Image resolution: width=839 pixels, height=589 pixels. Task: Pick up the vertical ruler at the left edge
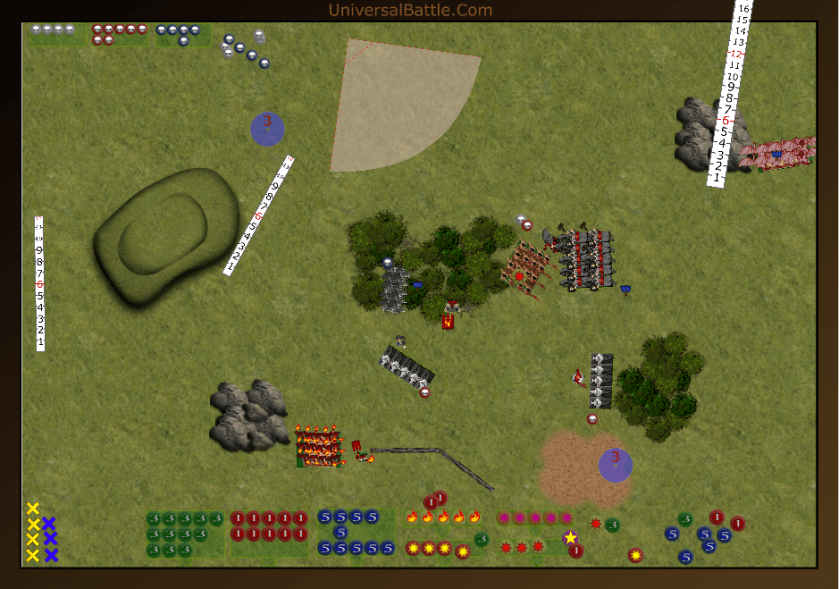(40, 283)
